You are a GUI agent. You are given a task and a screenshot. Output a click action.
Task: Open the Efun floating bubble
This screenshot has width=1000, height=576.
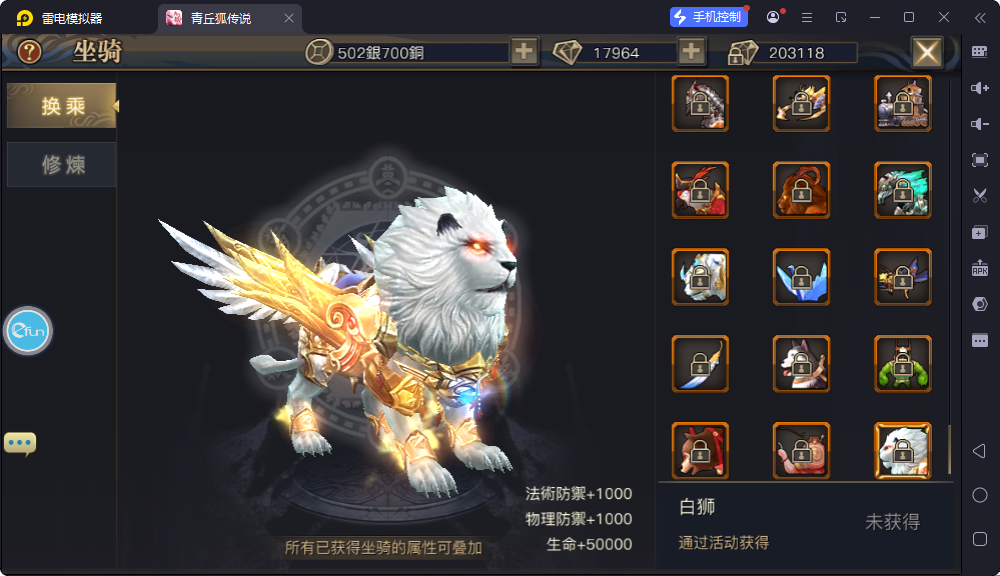pyautogui.click(x=28, y=331)
